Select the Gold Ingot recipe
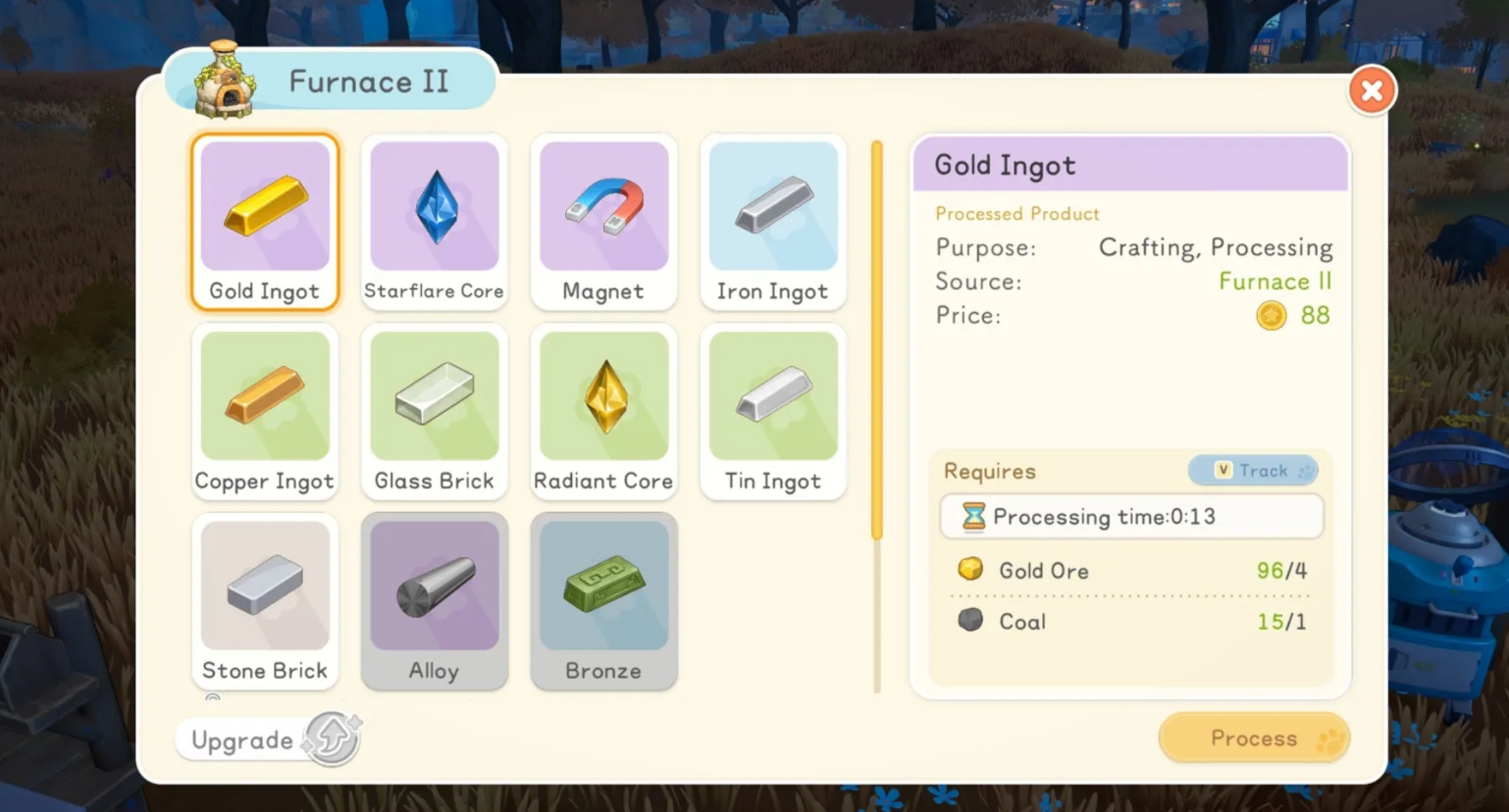The width and height of the screenshot is (1509, 812). (x=265, y=222)
